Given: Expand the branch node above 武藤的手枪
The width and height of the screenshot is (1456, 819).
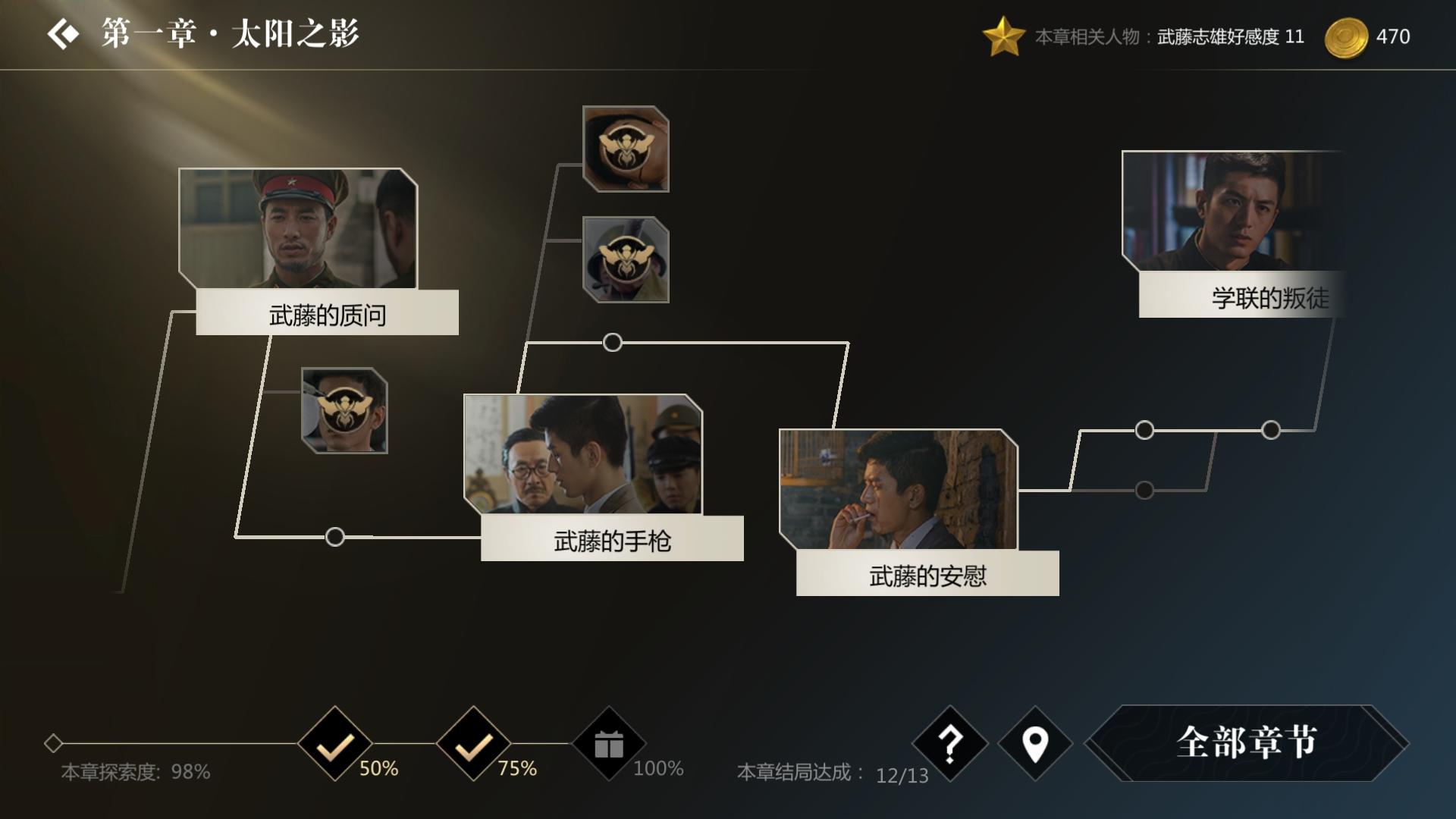Looking at the screenshot, I should point(613,342).
